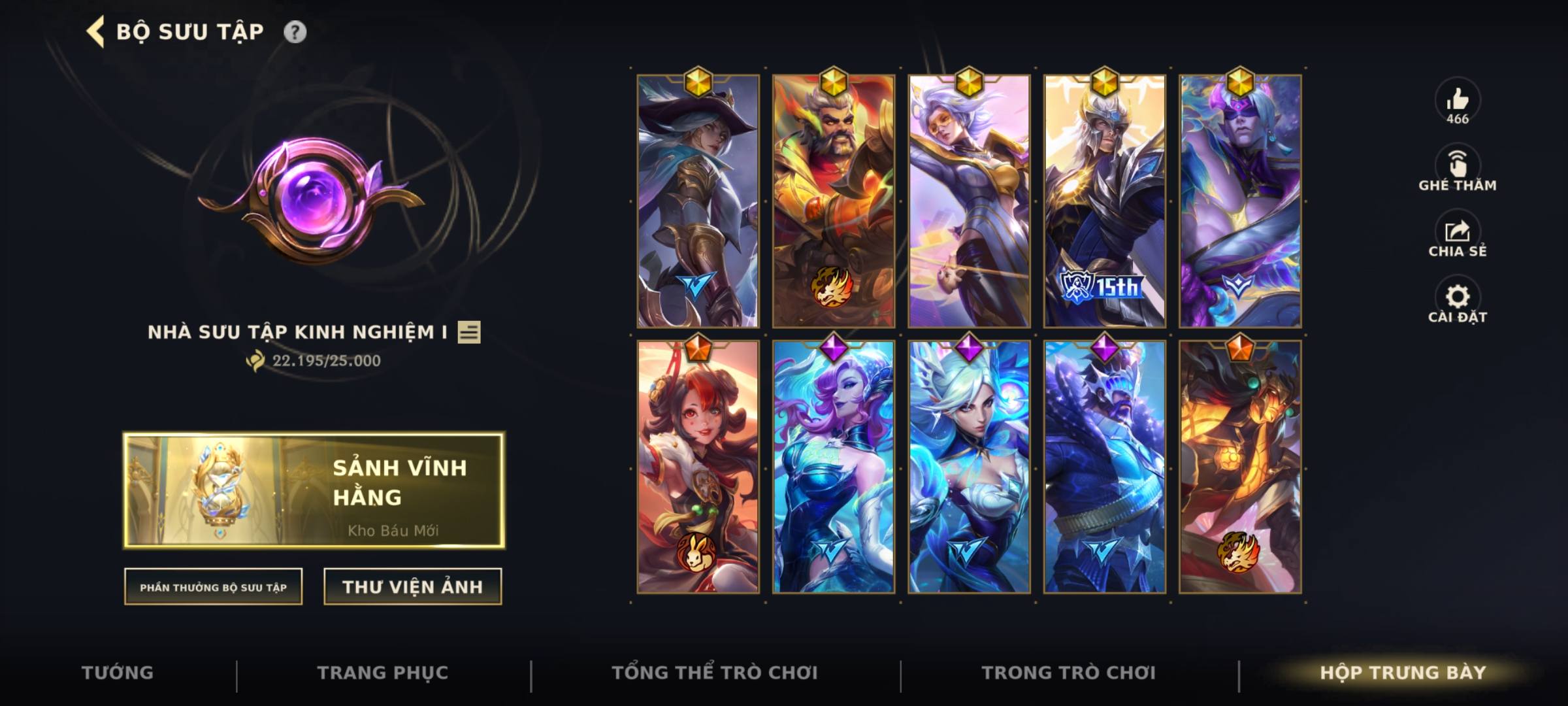The image size is (1568, 706).
Task: Open the TRANG PHỤC tab
Action: pos(382,672)
